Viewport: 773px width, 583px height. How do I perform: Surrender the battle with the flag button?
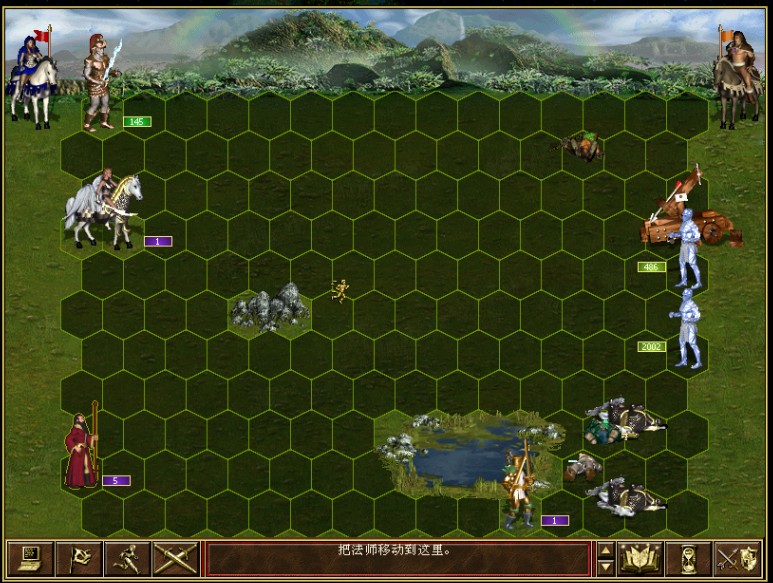pyautogui.click(x=78, y=558)
